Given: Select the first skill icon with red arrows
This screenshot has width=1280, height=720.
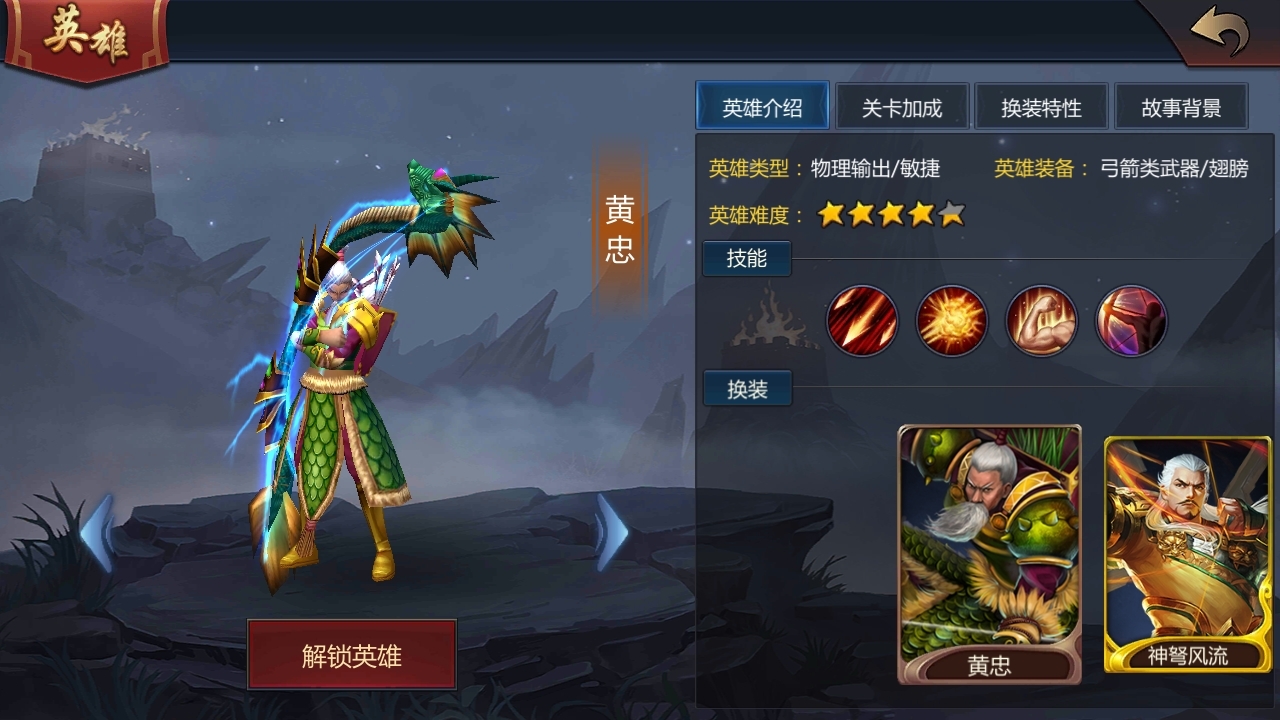Looking at the screenshot, I should click(x=862, y=322).
